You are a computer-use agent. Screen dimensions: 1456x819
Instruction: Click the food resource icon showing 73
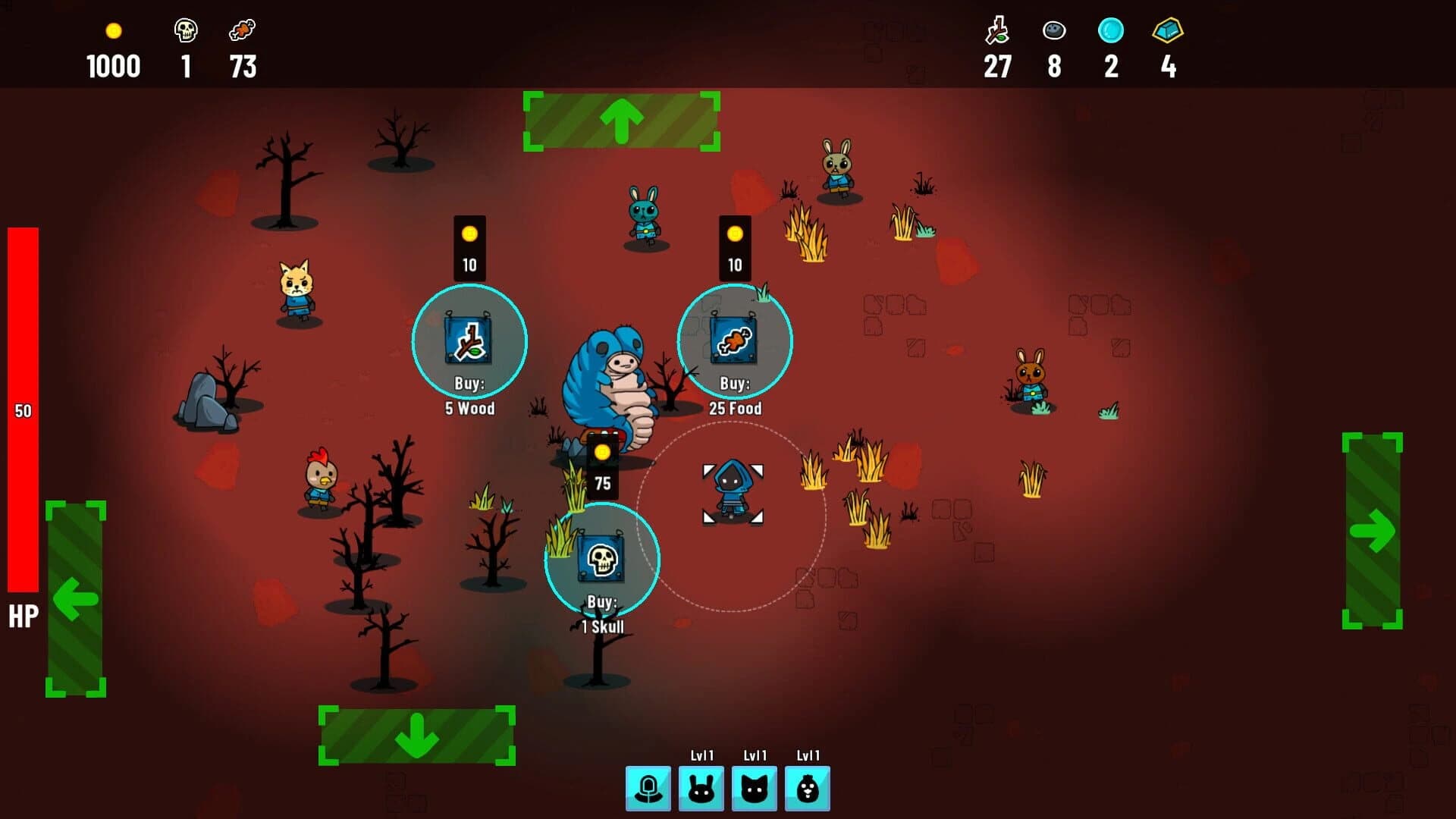pyautogui.click(x=243, y=32)
